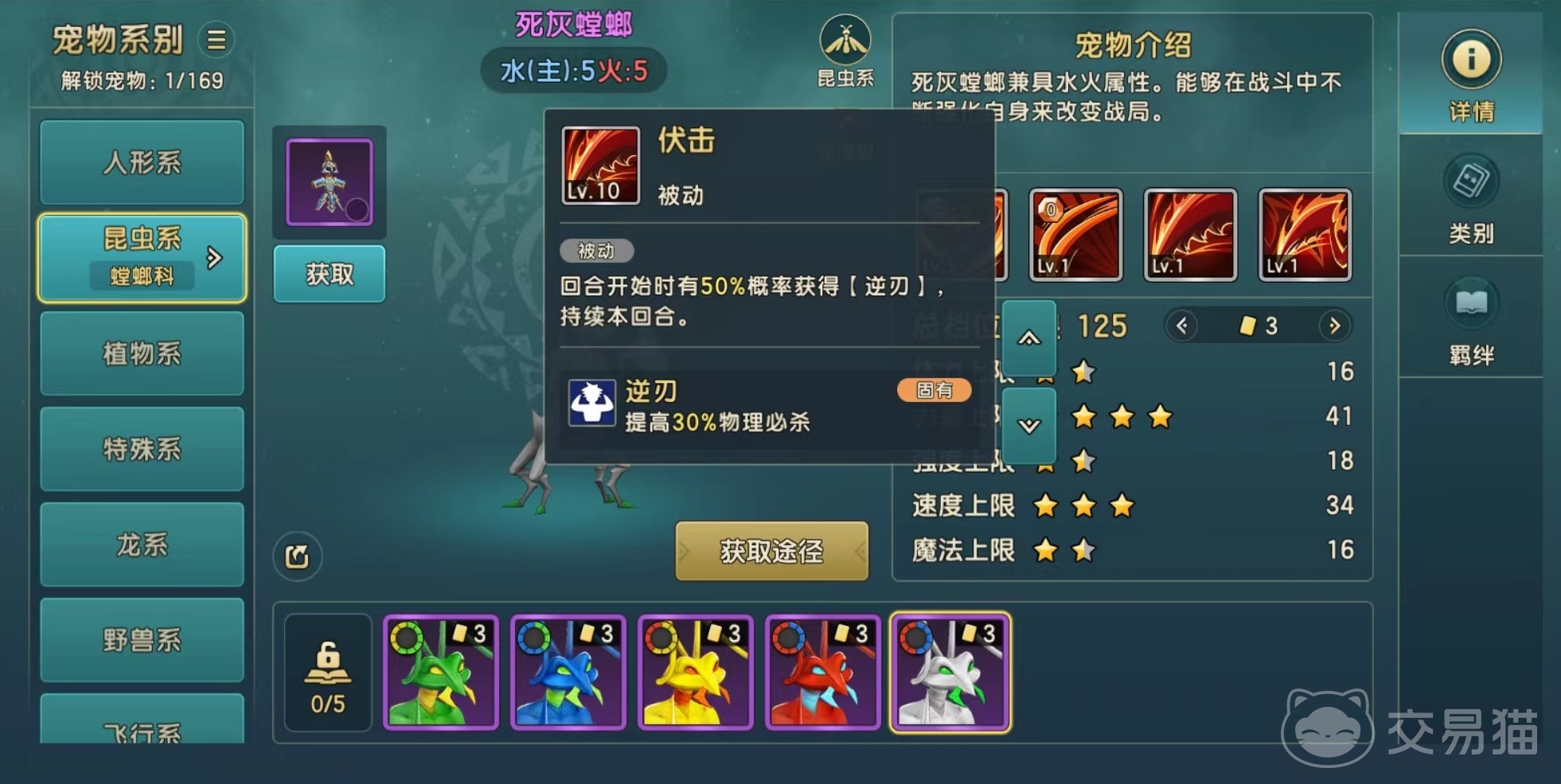
Task: Select the white 死灰螳螂 thumbnail
Action: coord(950,673)
